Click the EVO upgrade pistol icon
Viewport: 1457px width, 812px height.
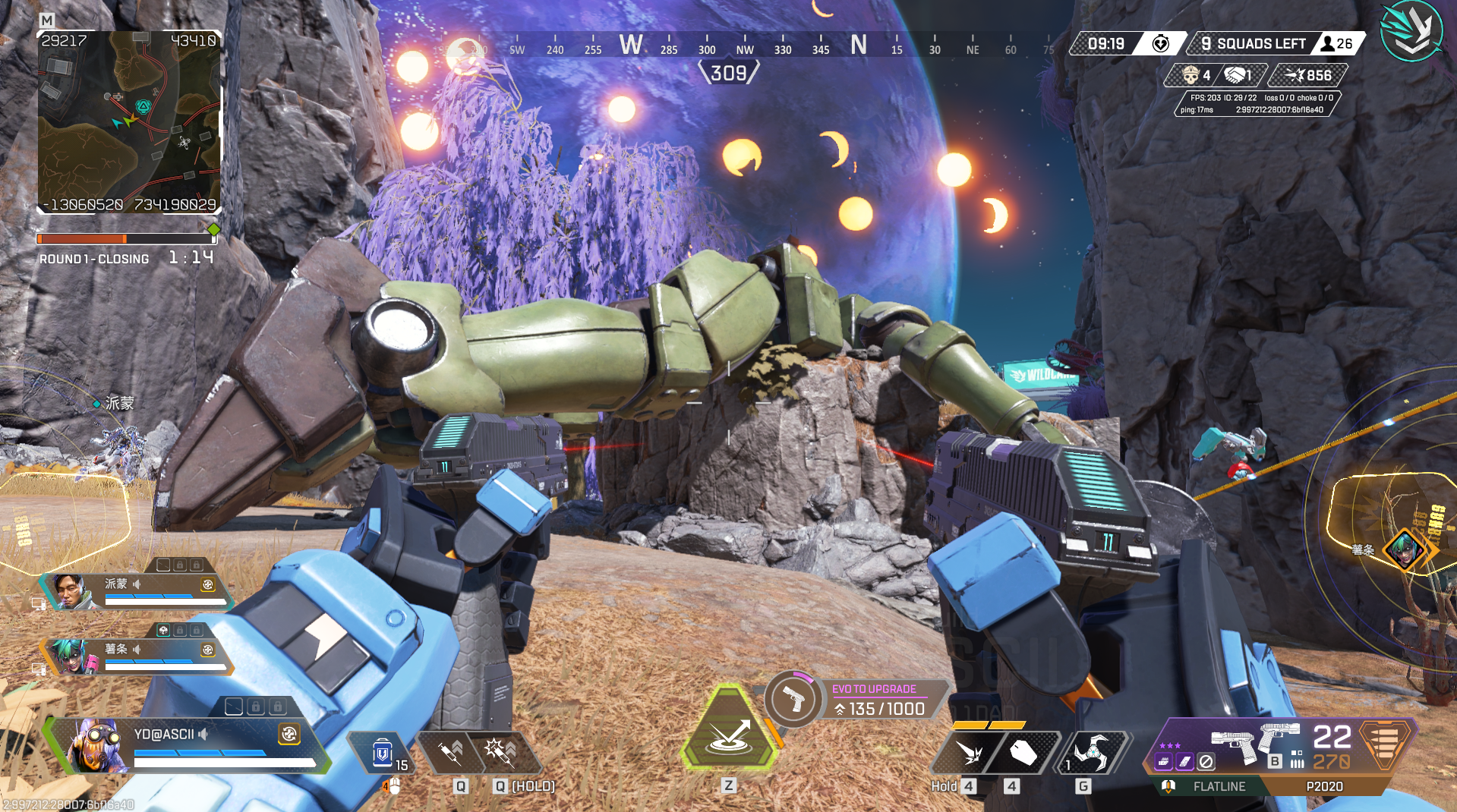click(793, 699)
